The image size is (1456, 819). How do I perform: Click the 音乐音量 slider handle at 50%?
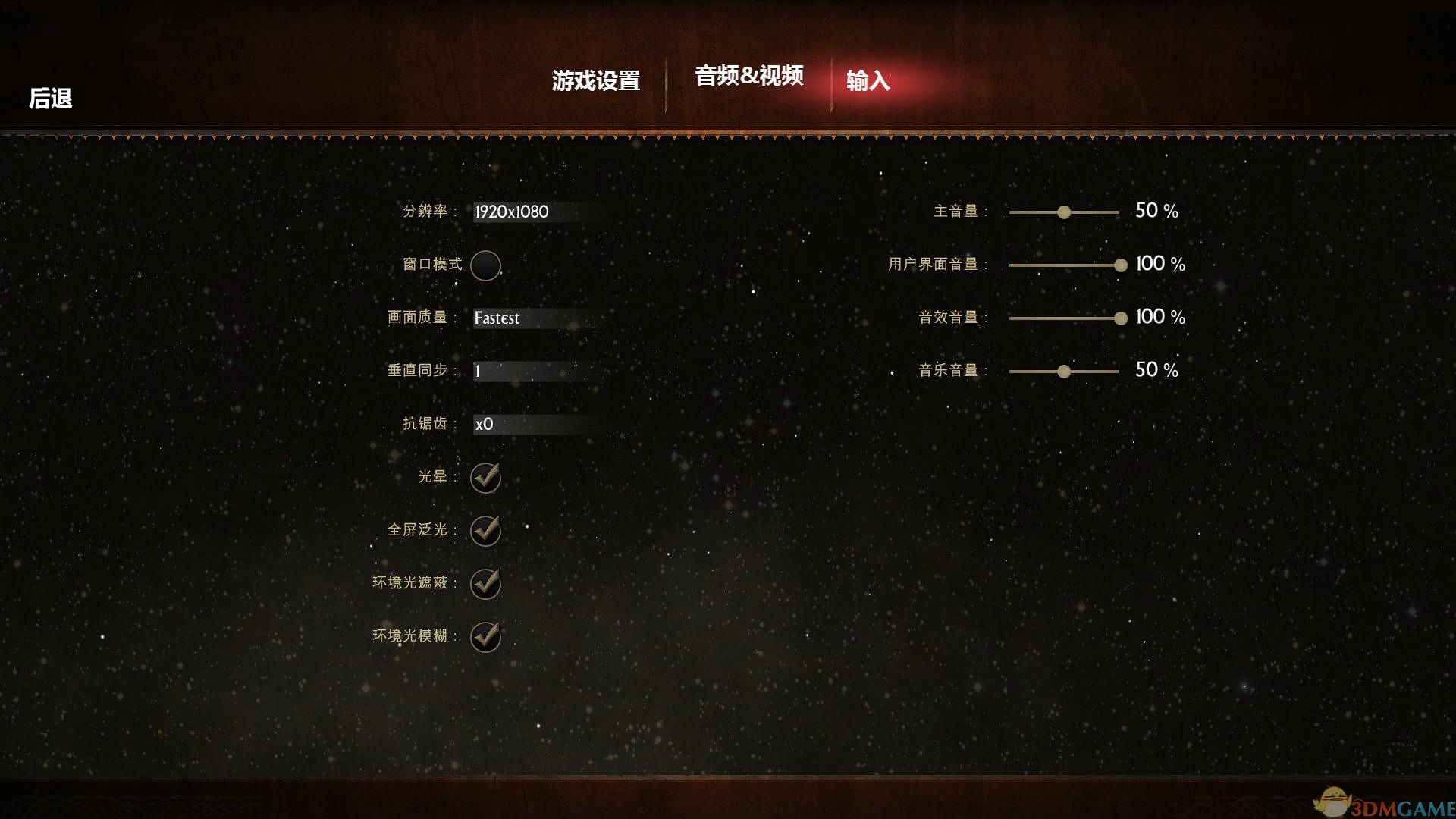(1064, 372)
